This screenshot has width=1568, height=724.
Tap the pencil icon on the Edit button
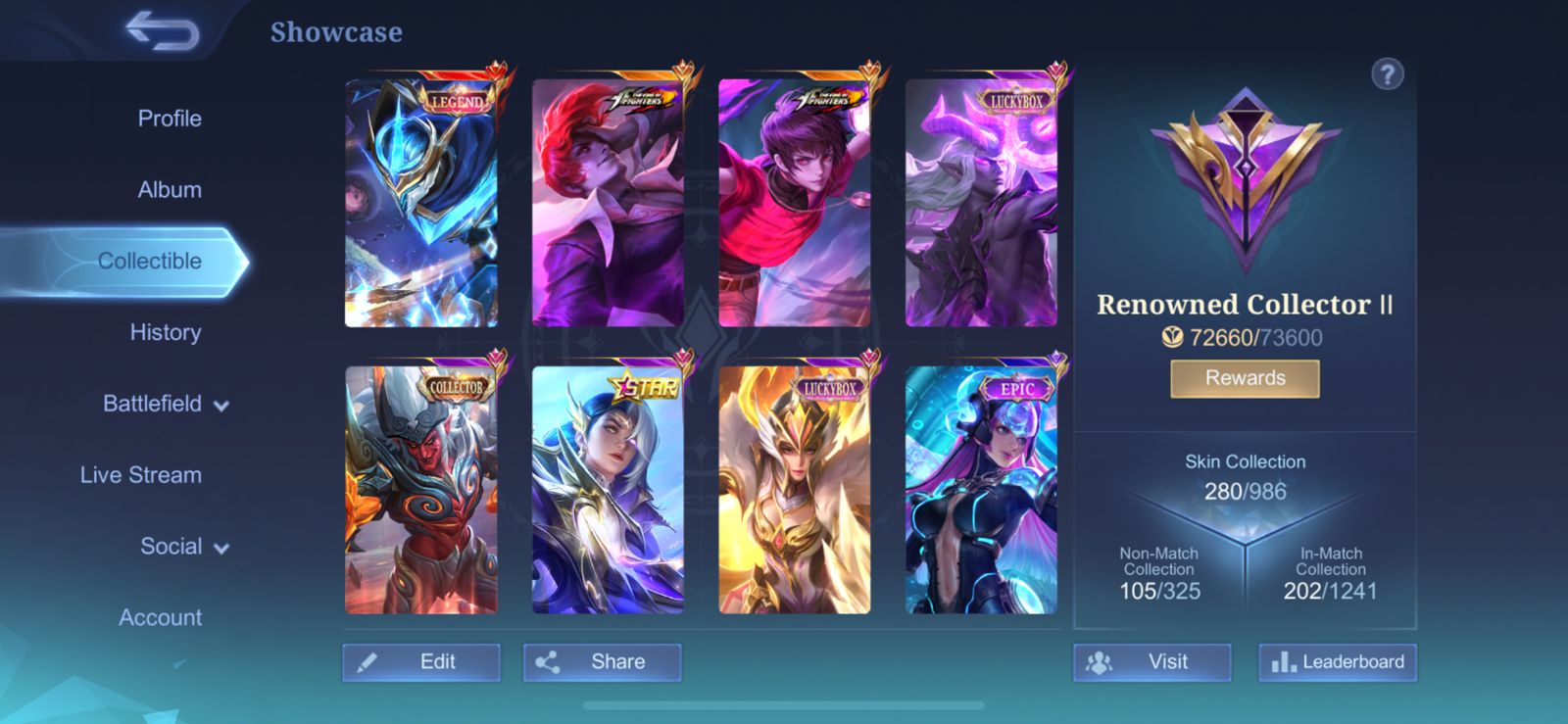367,662
